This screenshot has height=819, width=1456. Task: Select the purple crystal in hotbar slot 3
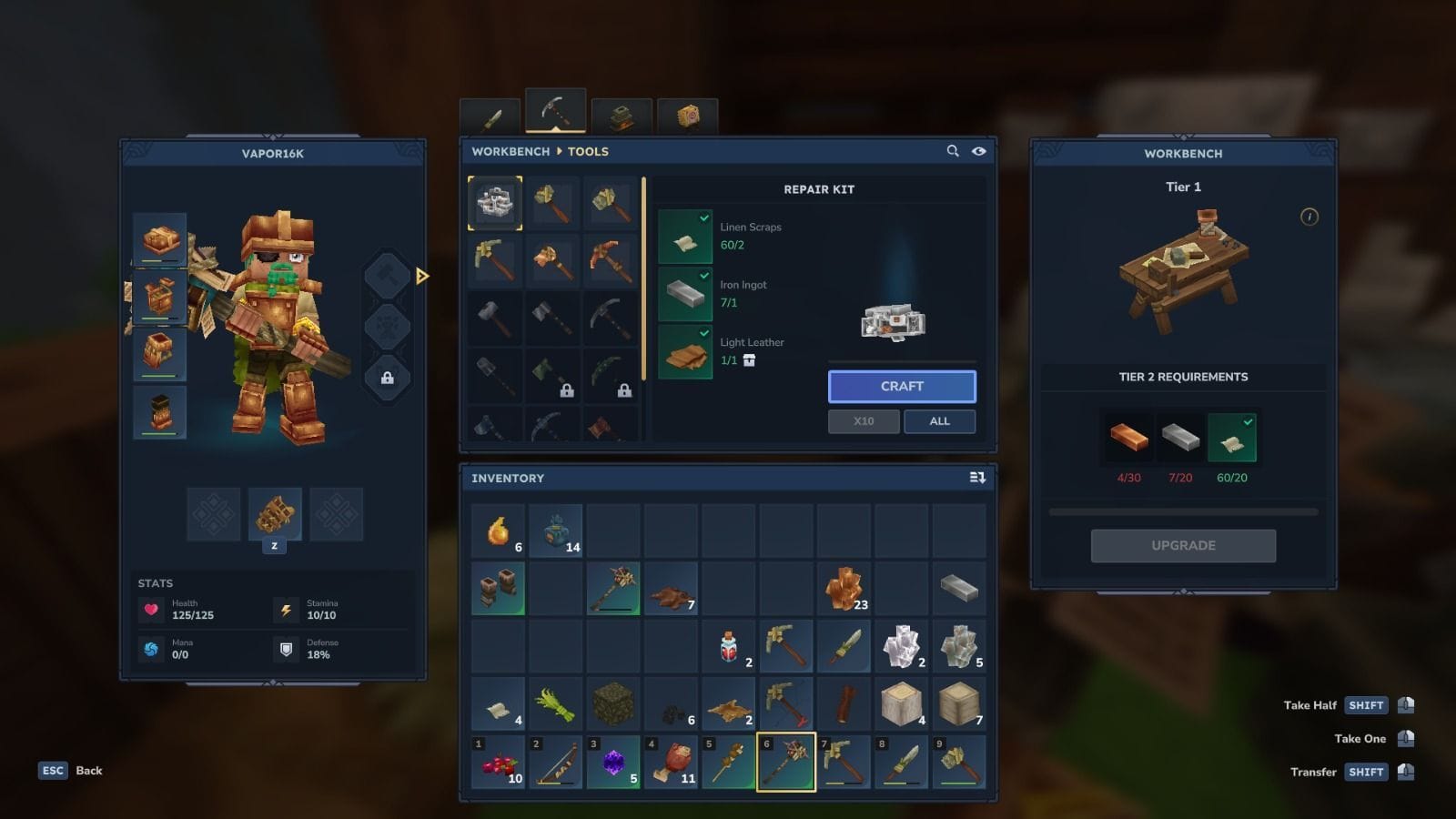point(613,763)
